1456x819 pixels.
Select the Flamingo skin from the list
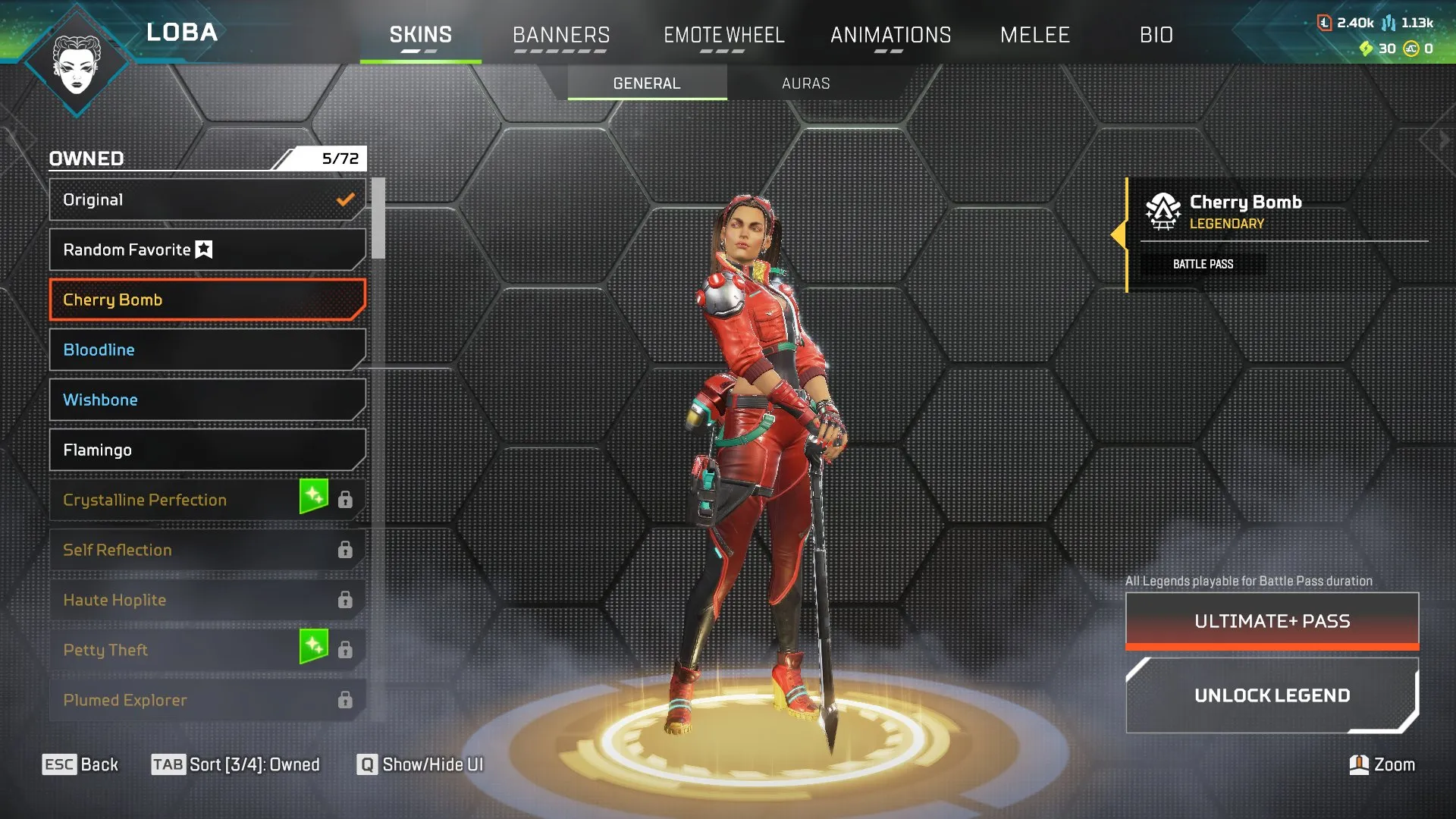coord(206,449)
